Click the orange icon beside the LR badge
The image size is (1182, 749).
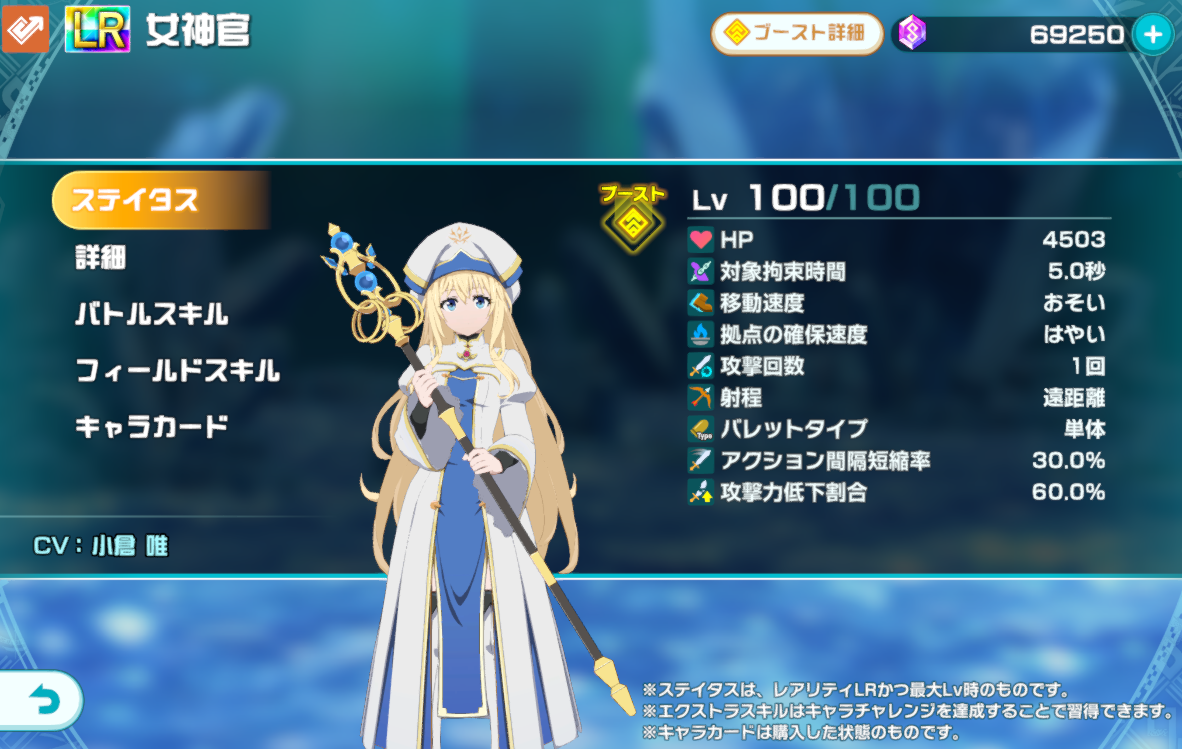(25, 30)
